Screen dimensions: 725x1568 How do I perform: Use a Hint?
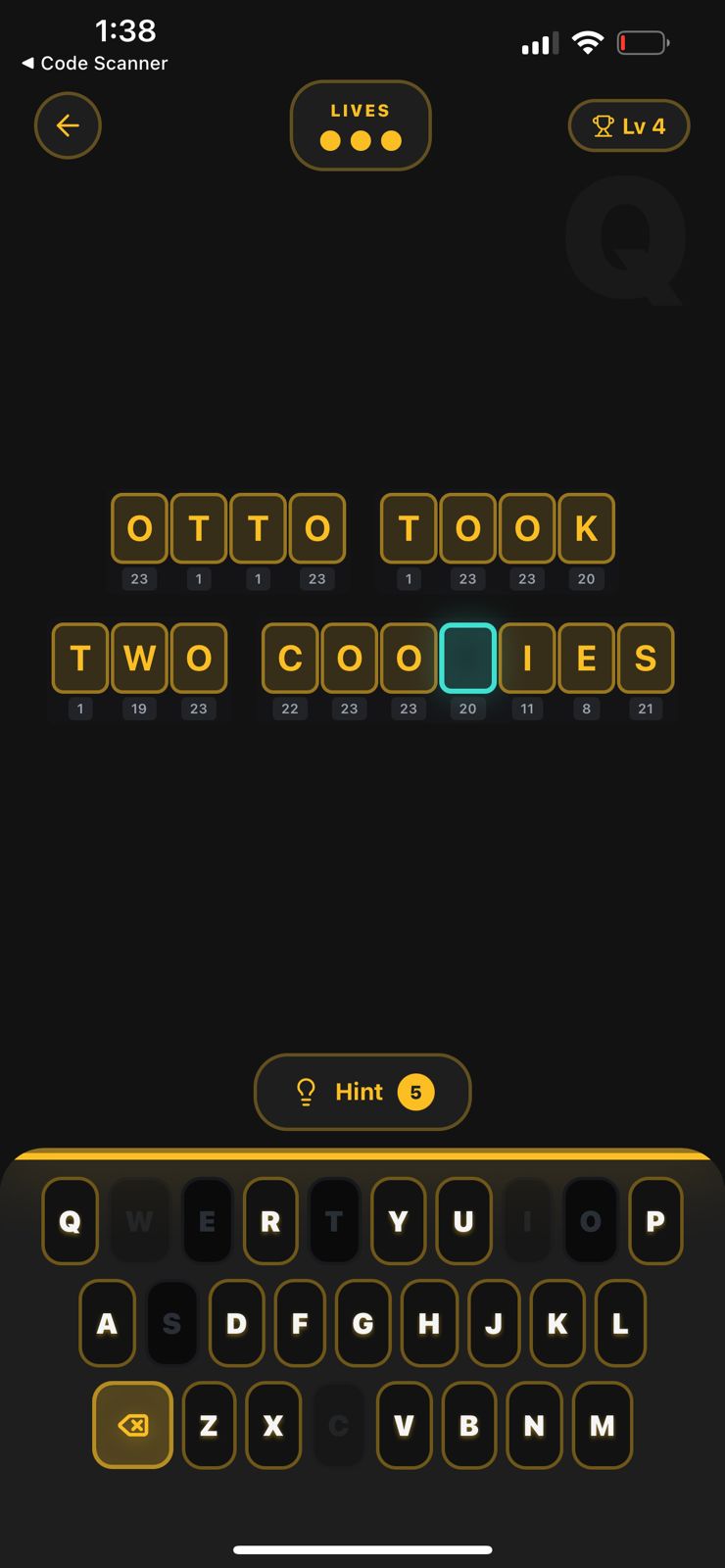362,1092
